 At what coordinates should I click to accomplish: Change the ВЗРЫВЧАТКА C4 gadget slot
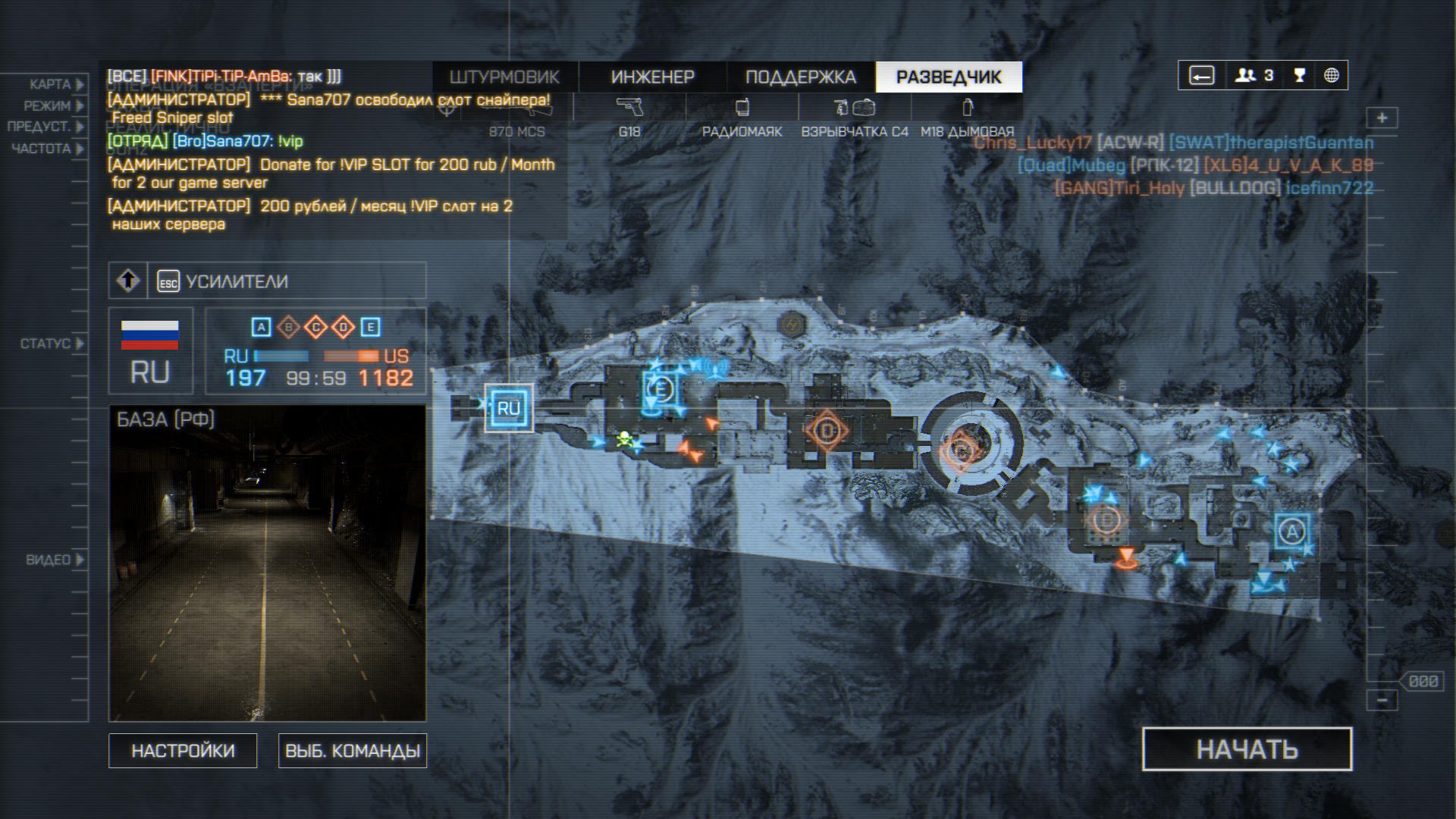click(855, 118)
